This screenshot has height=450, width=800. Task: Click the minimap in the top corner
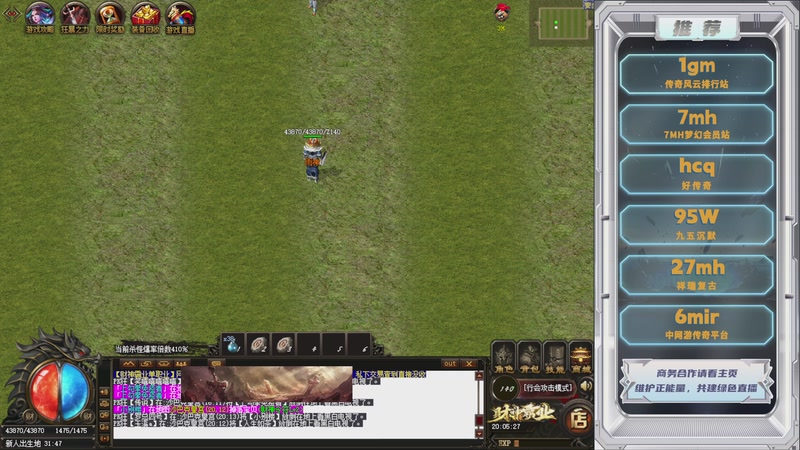pos(565,23)
